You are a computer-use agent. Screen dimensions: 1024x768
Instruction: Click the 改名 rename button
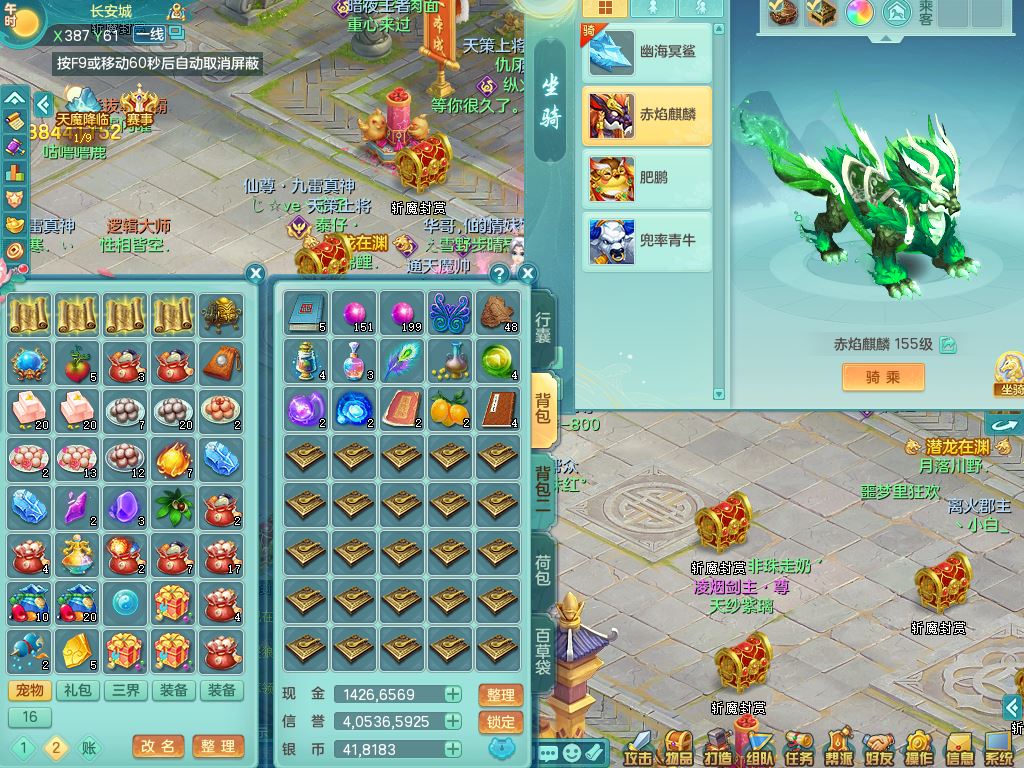(x=158, y=746)
